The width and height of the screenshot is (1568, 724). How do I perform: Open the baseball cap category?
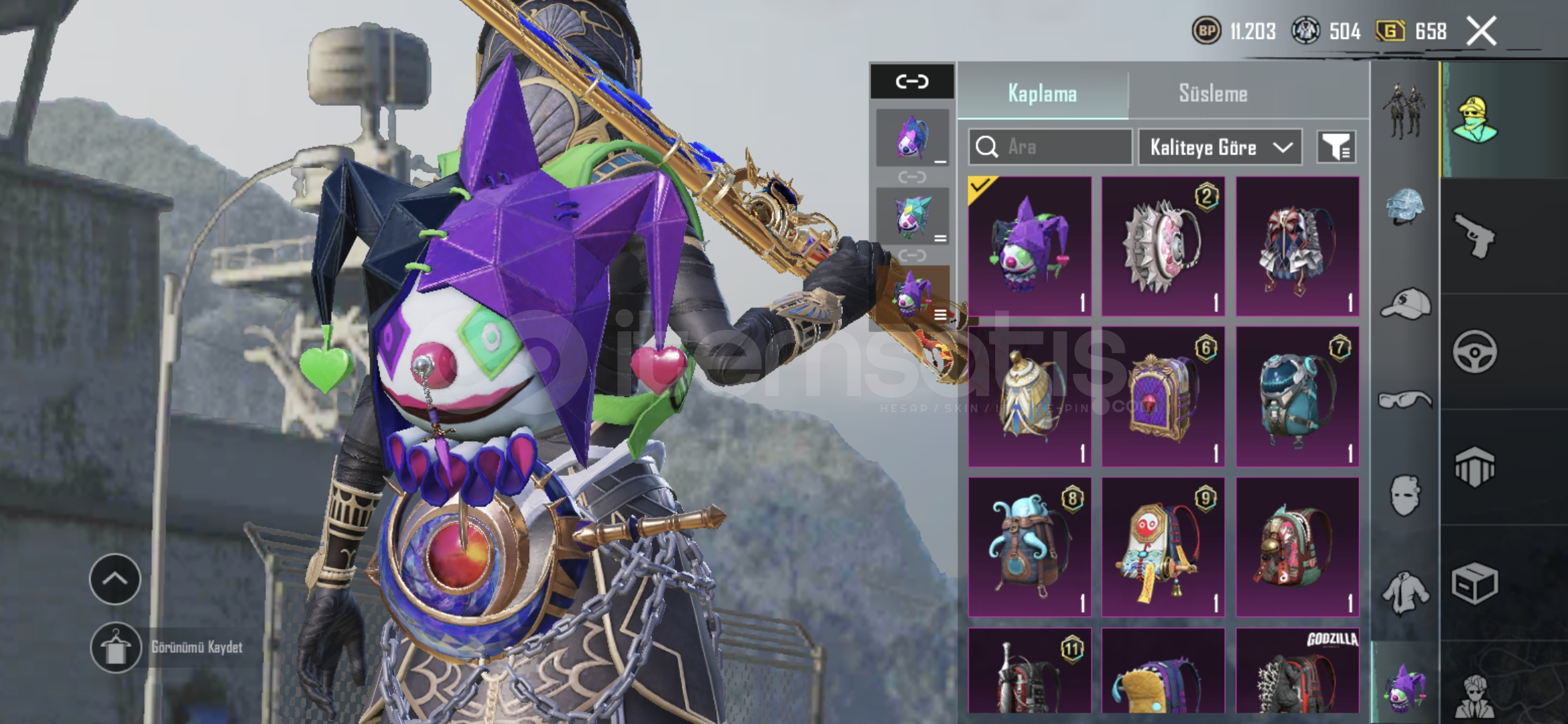click(1404, 304)
